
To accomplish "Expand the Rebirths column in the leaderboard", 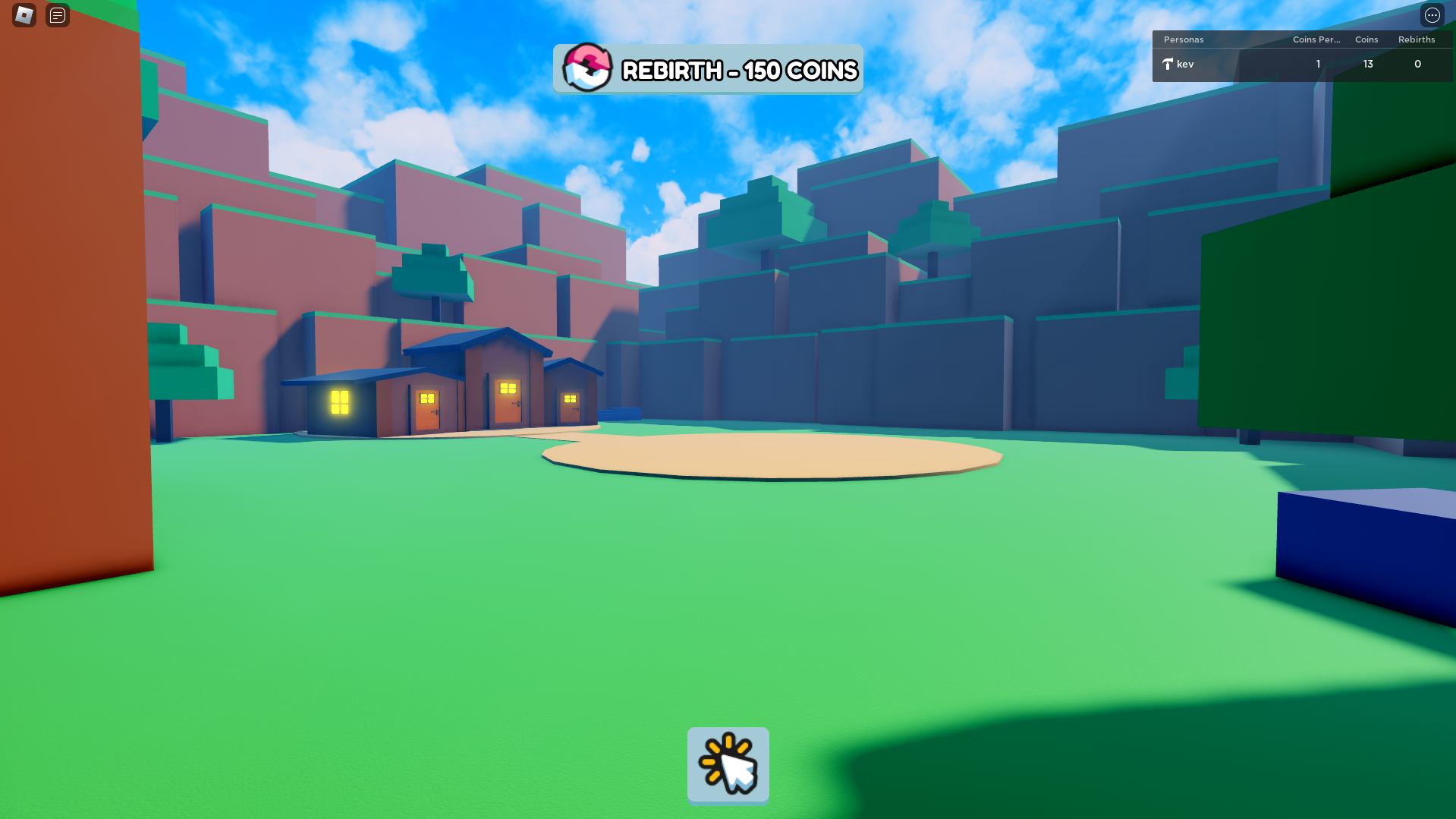I will click(x=1417, y=39).
